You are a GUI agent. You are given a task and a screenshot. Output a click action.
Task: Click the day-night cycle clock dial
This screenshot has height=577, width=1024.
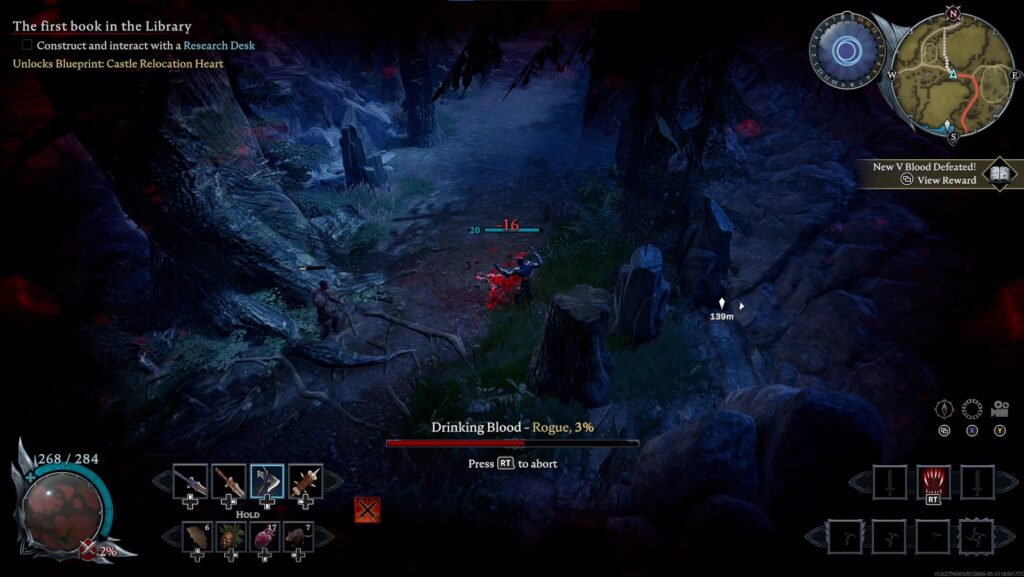coord(846,49)
